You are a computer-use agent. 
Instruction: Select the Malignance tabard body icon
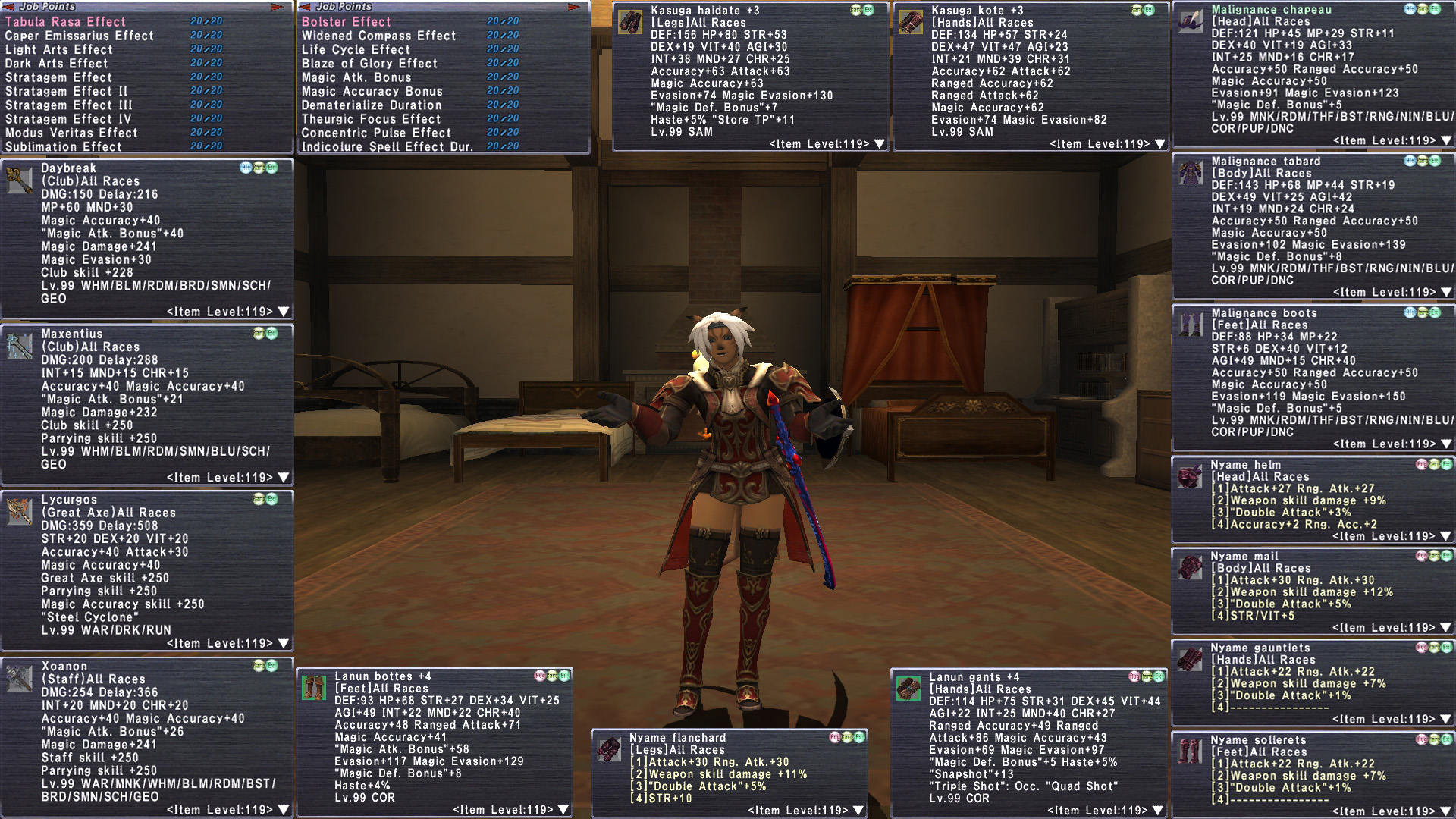point(1191,173)
